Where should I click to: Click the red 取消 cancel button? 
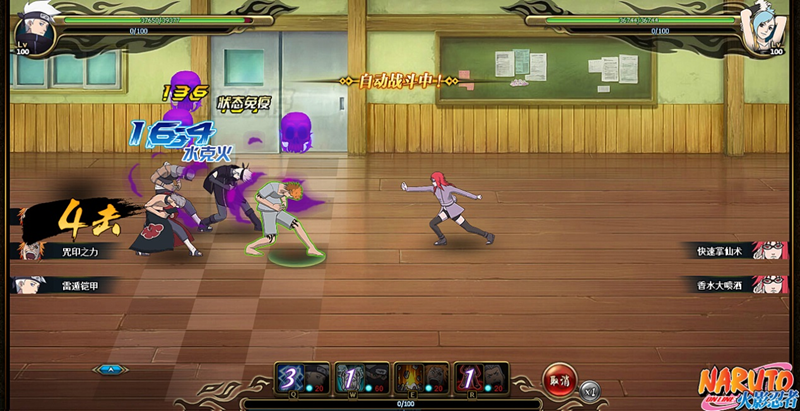(559, 379)
